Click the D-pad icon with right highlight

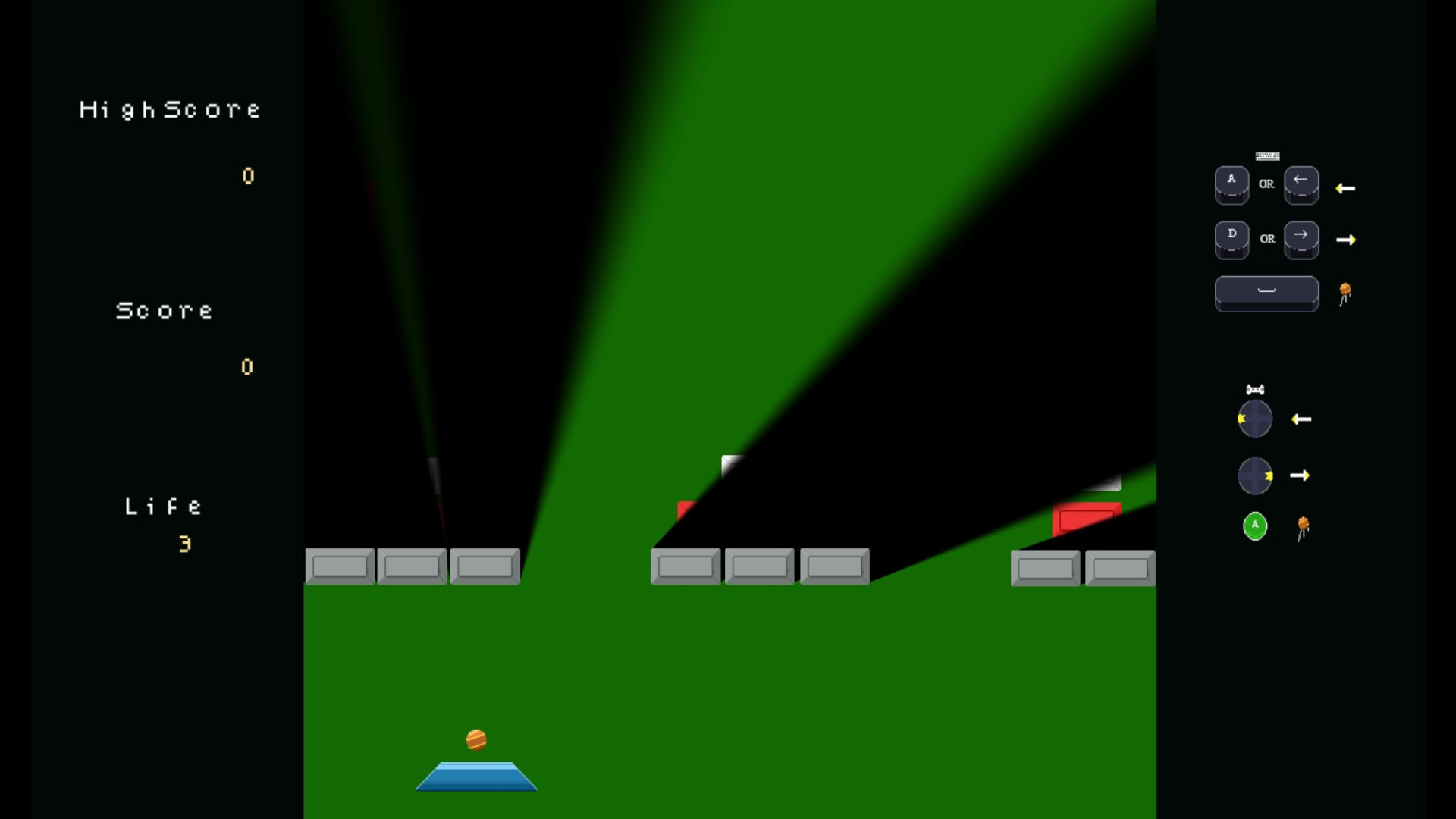click(1254, 475)
